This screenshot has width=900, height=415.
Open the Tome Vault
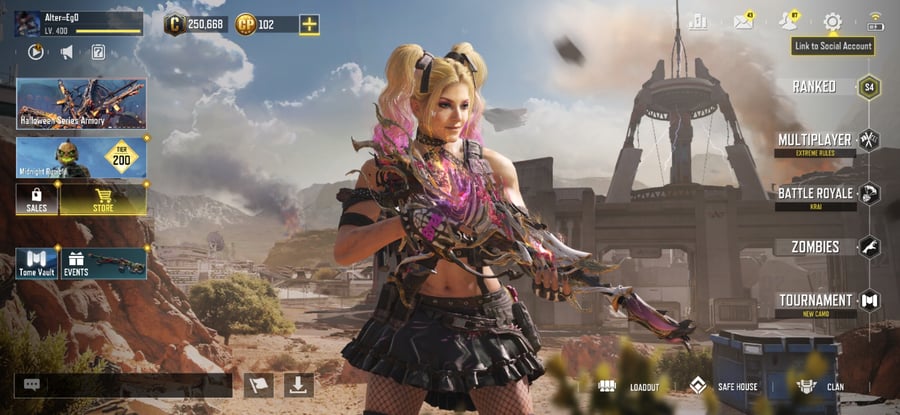36,264
